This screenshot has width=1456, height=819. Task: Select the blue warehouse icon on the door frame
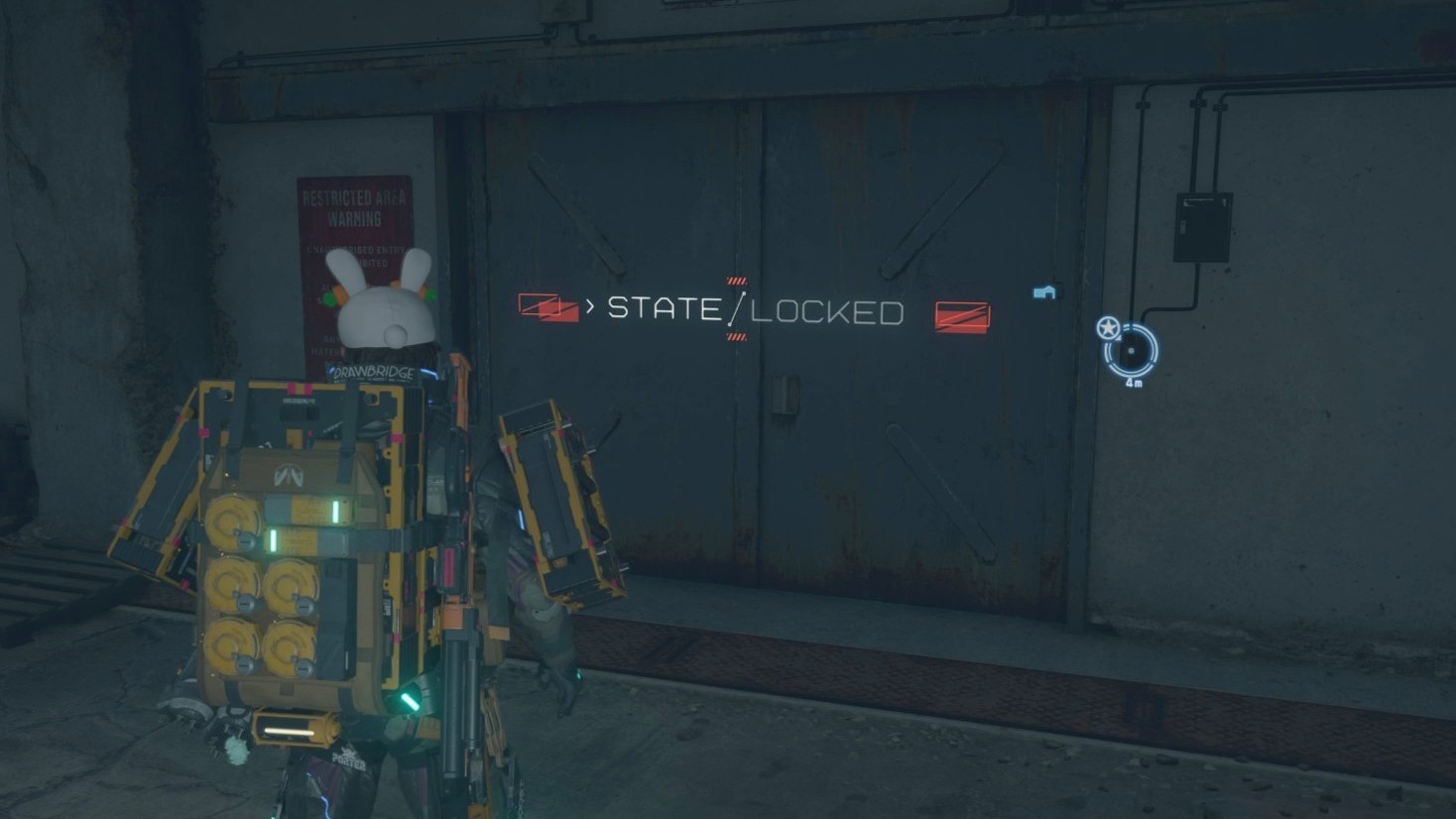[1041, 291]
